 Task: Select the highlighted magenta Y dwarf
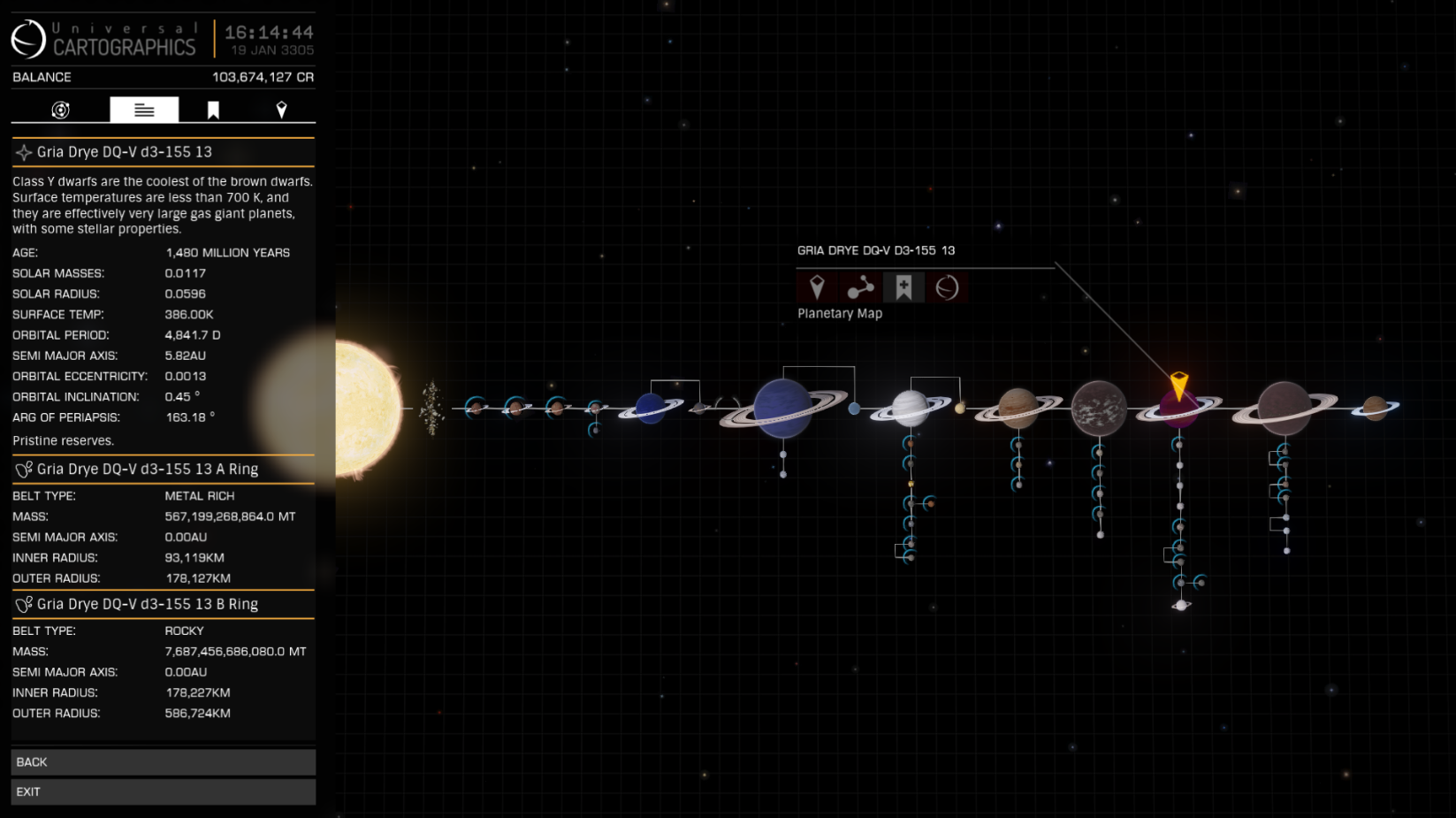click(1178, 410)
